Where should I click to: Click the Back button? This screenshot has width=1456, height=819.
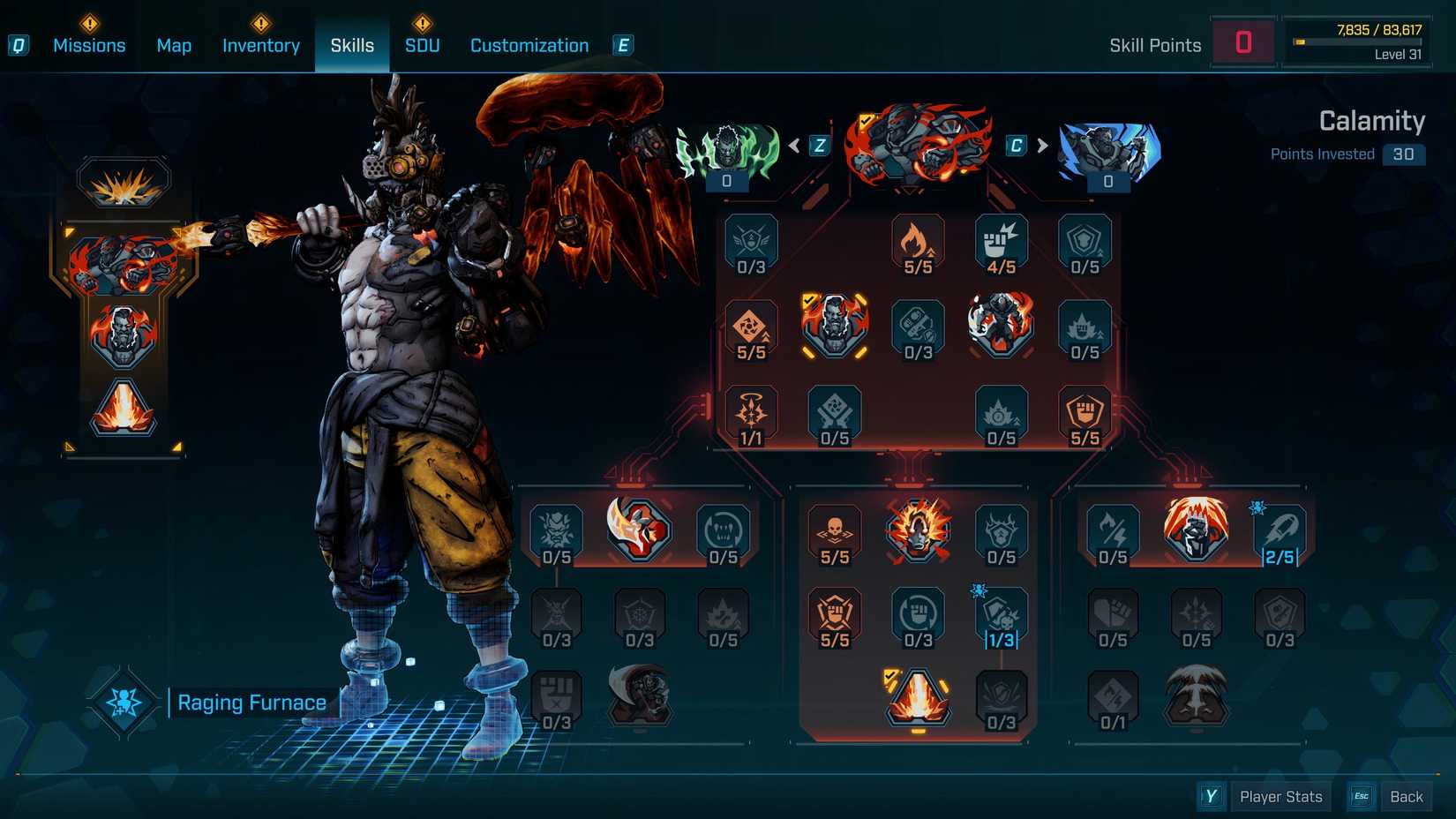[x=1406, y=797]
